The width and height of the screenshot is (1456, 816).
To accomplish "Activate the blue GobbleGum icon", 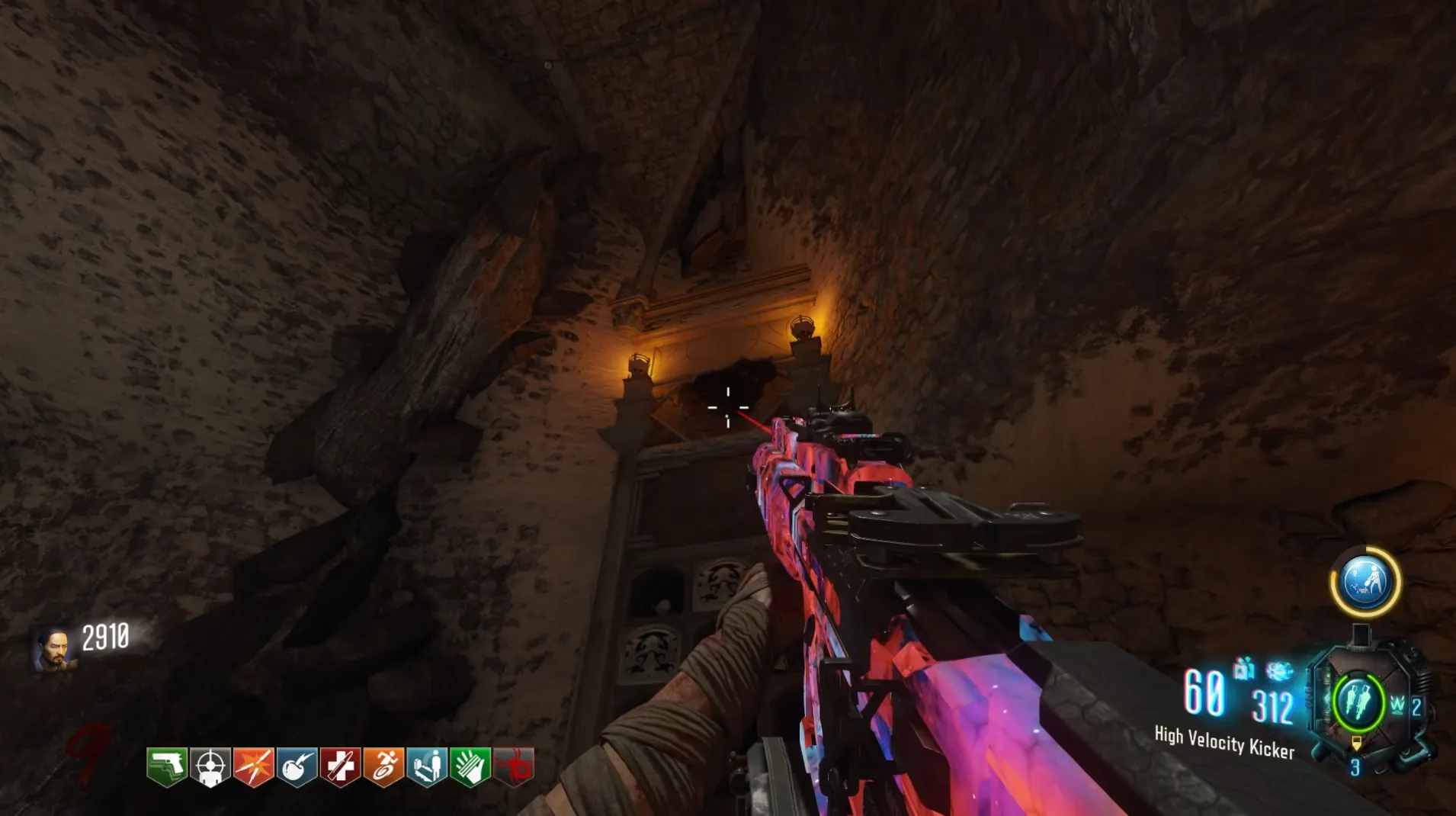I will tap(1365, 582).
